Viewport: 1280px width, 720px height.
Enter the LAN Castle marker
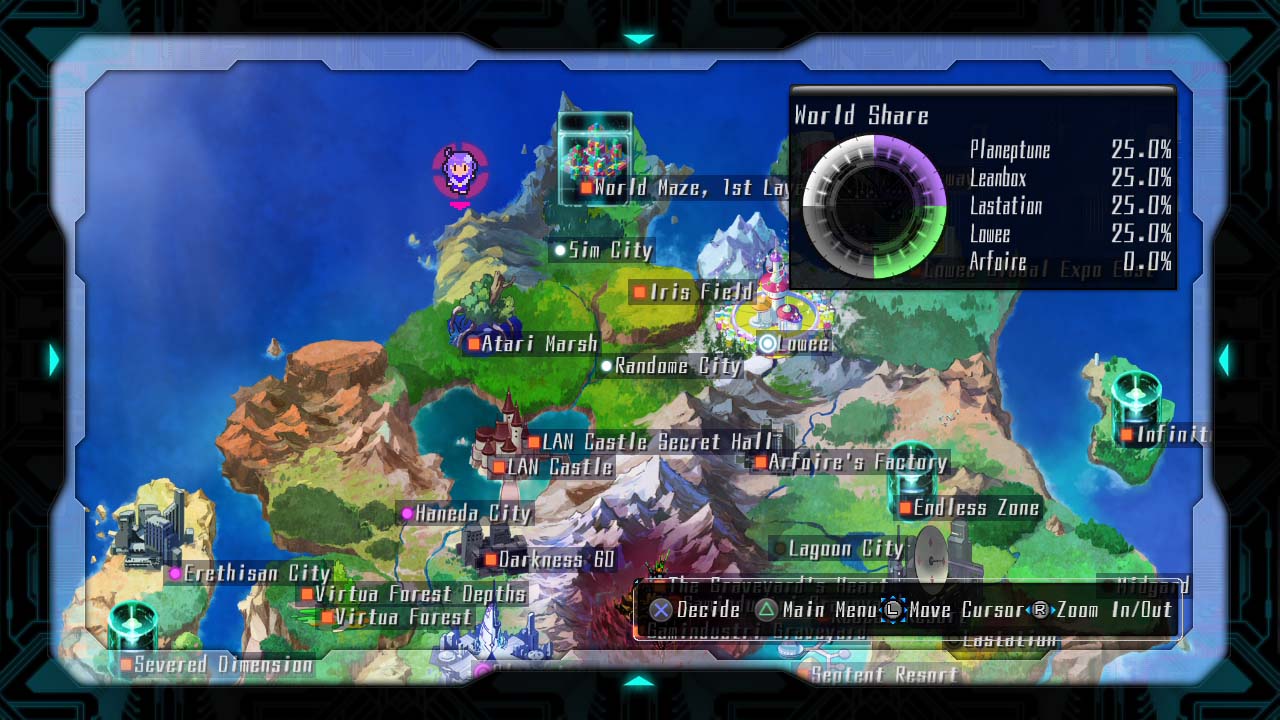499,467
